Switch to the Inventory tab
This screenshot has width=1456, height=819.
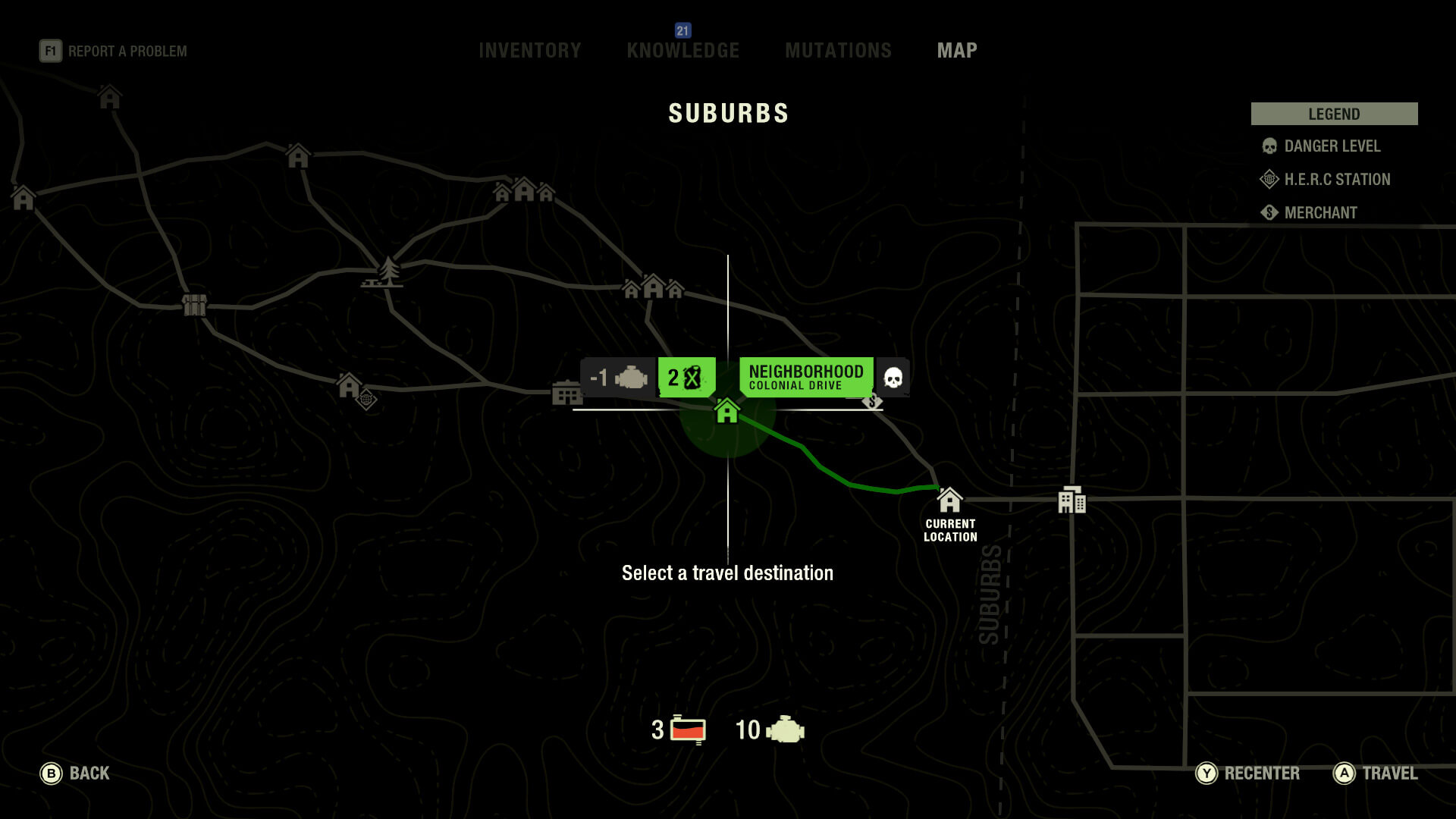[x=529, y=51]
